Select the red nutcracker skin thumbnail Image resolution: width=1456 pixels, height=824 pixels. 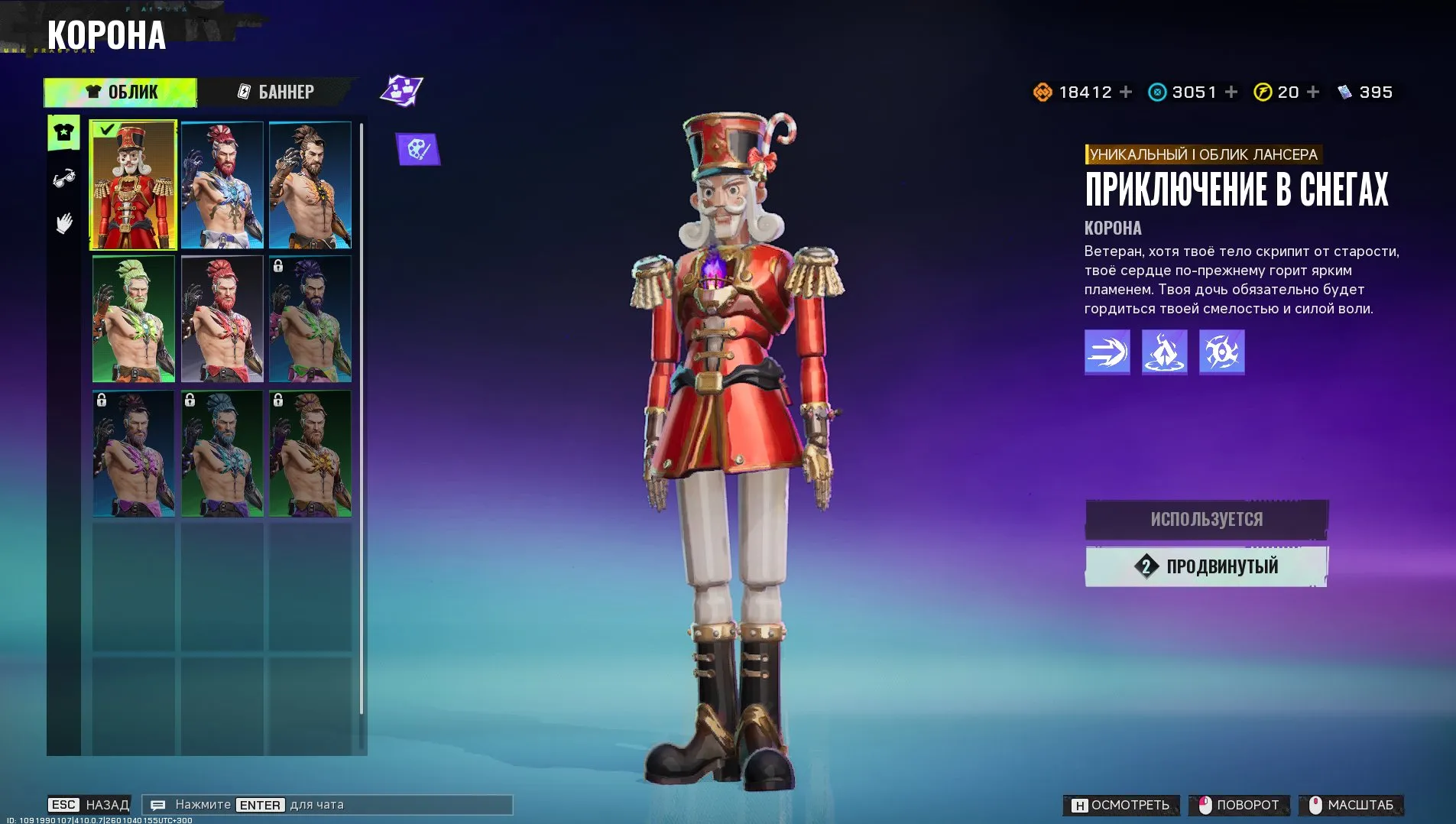pos(134,185)
